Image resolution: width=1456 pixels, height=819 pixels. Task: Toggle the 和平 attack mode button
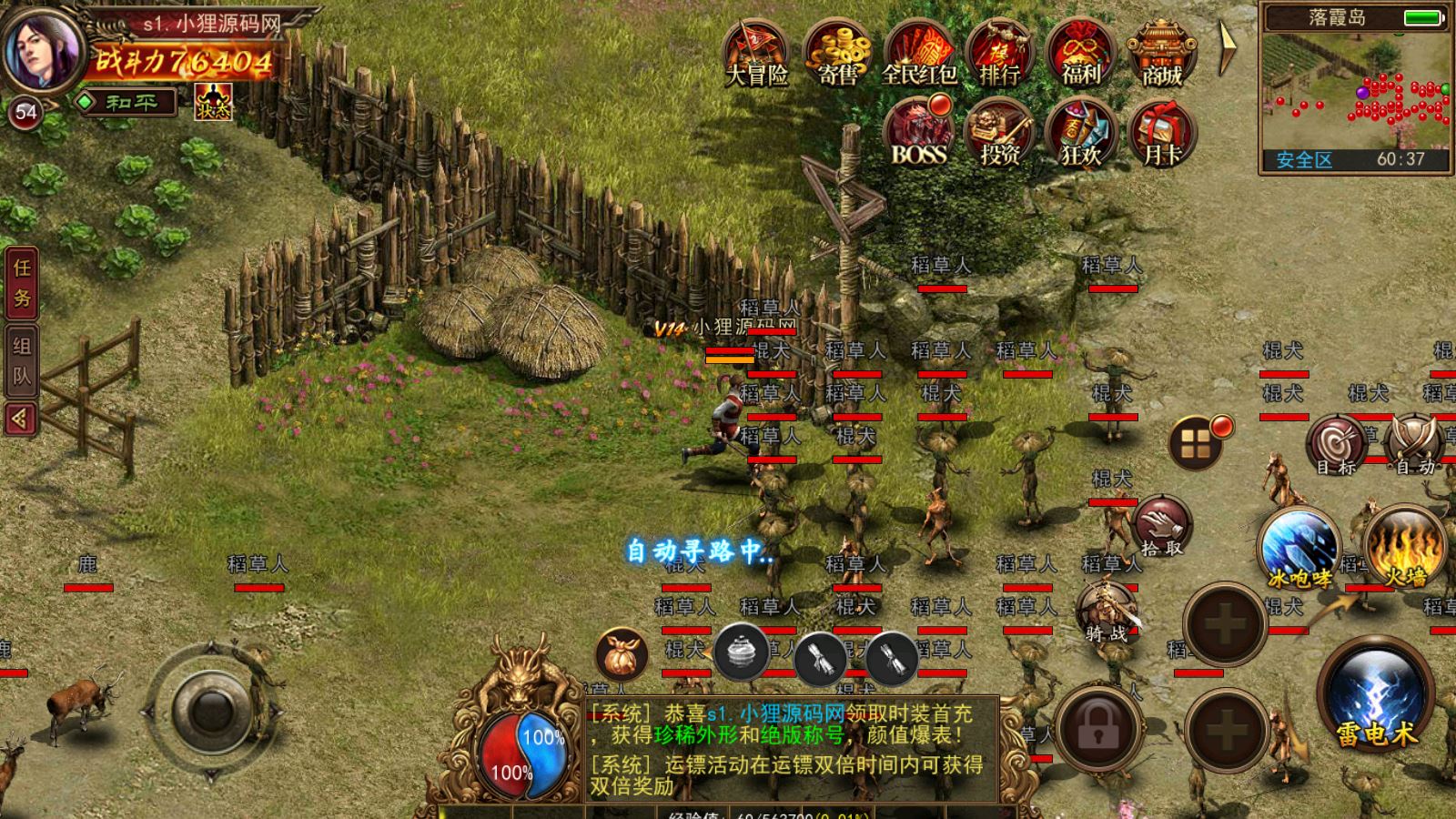click(127, 102)
